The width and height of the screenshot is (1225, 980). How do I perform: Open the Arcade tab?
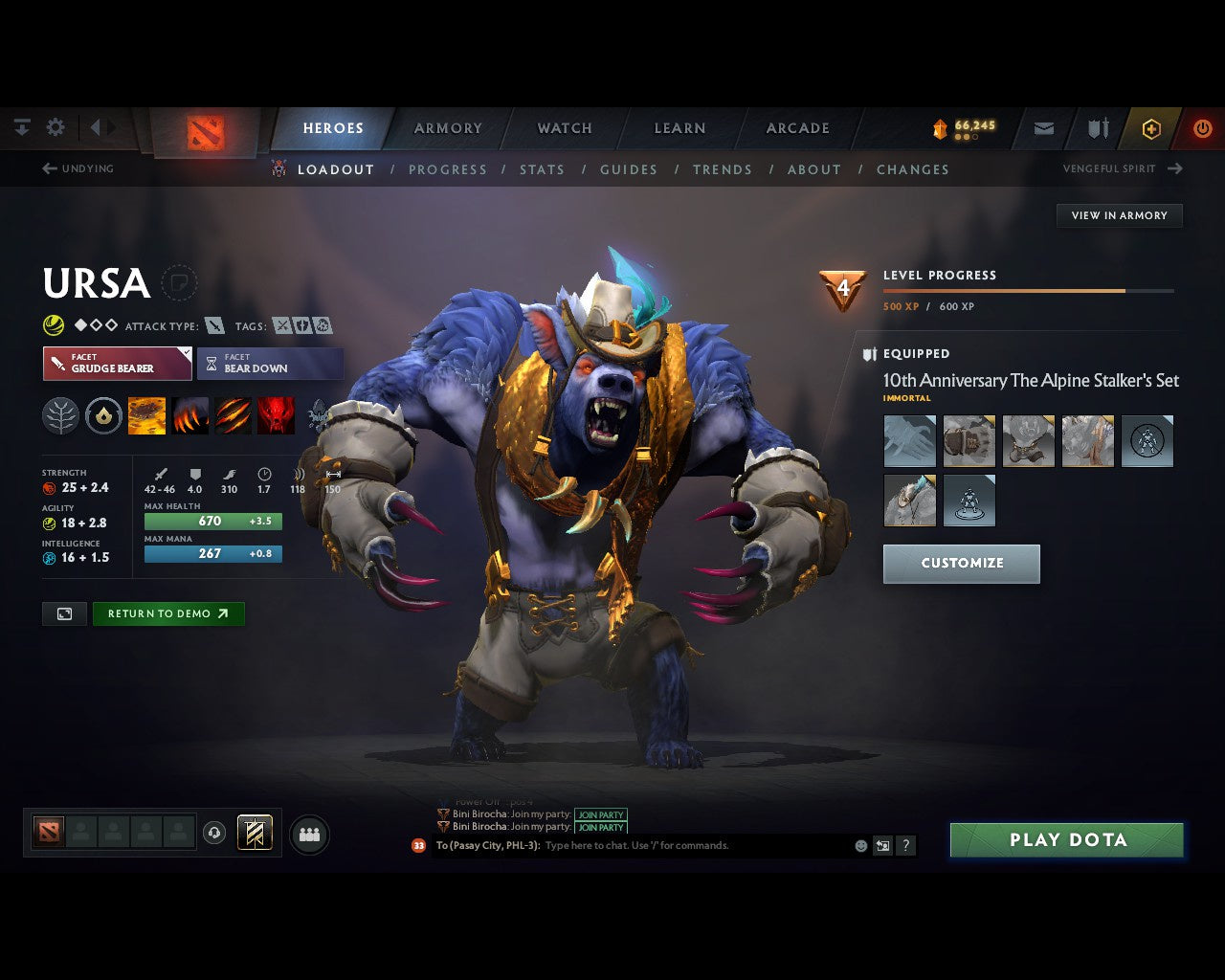pyautogui.click(x=797, y=128)
